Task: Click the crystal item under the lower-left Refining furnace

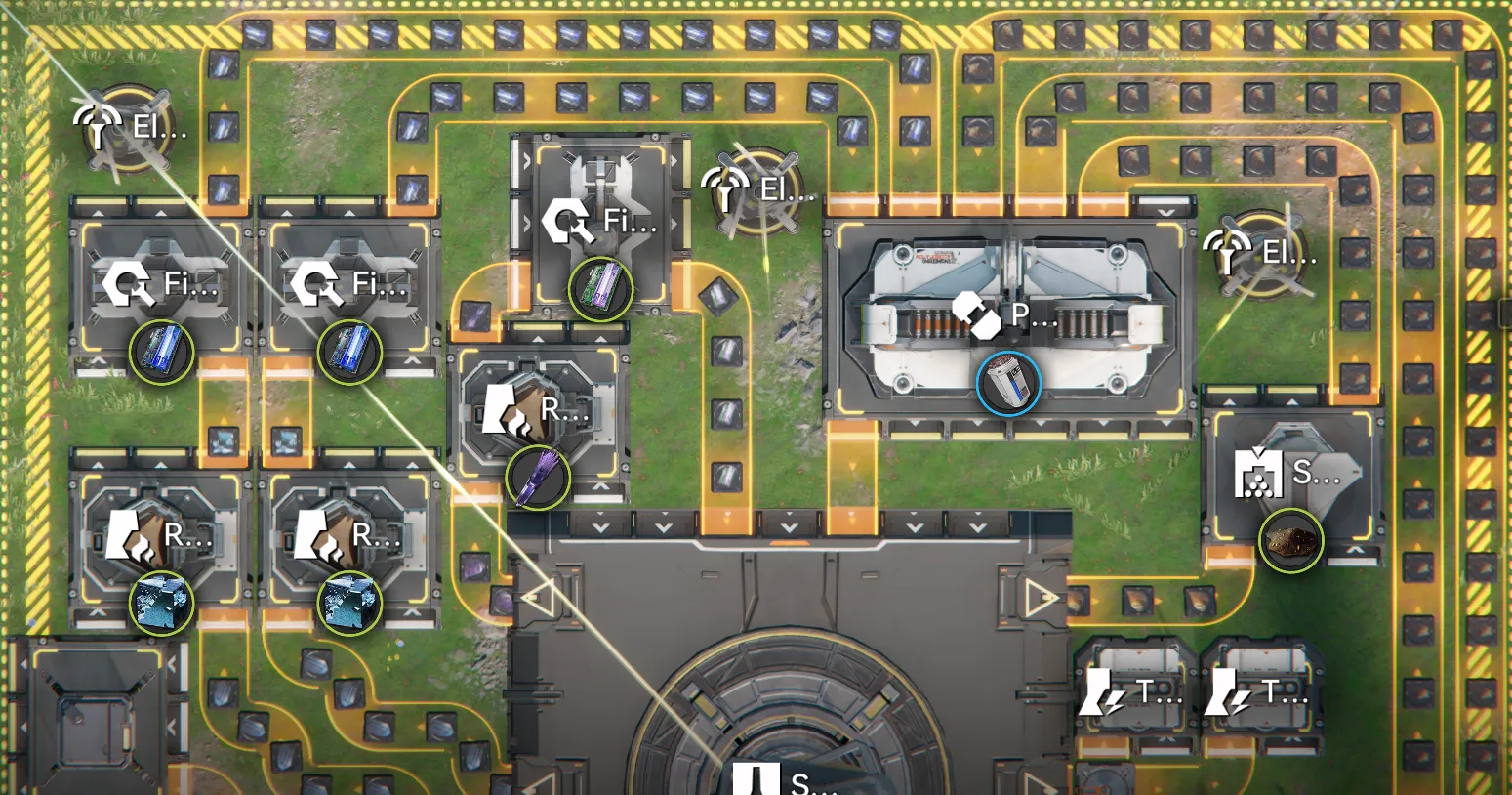Action: click(161, 604)
